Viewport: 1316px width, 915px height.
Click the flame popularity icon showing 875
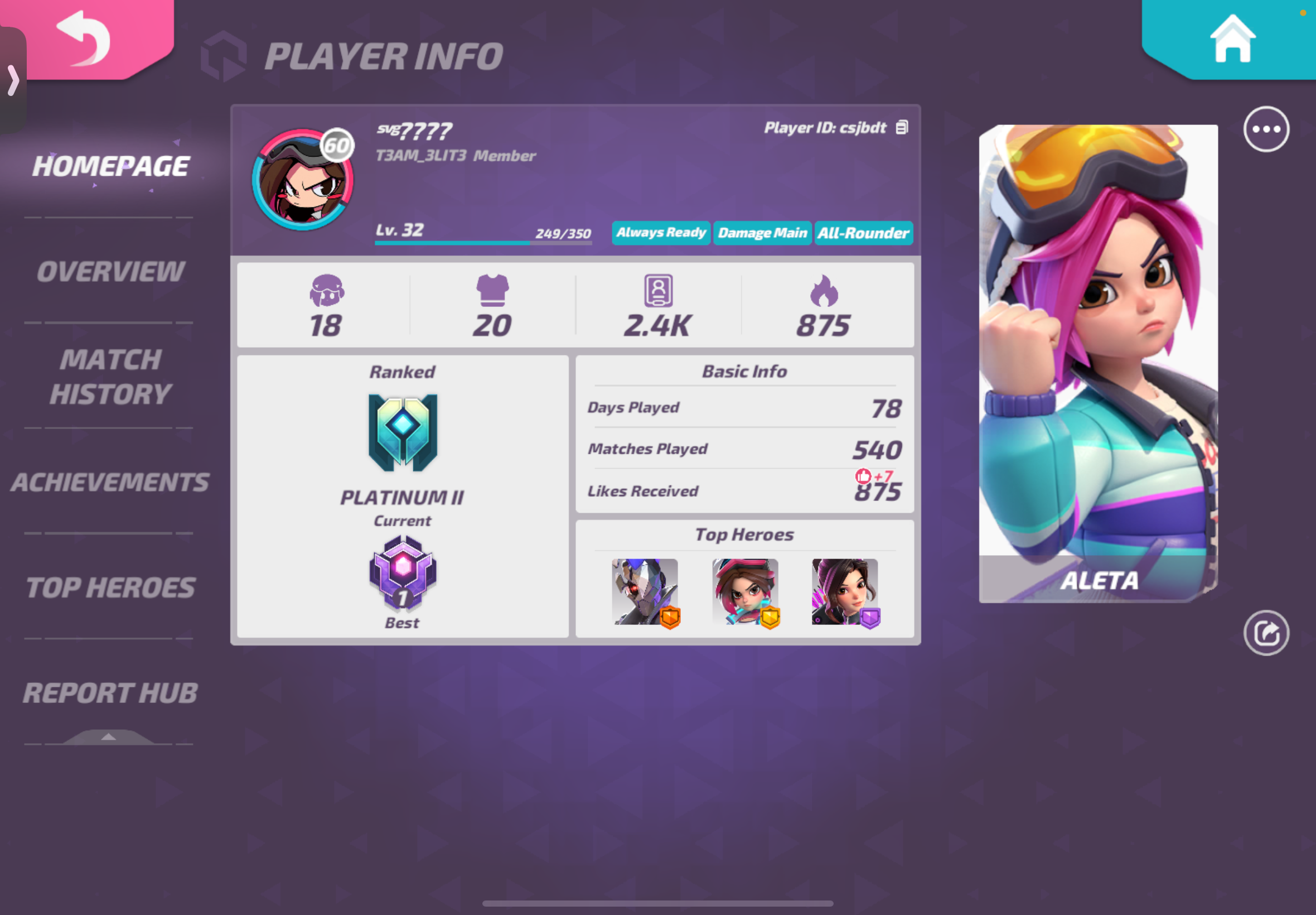tap(824, 292)
